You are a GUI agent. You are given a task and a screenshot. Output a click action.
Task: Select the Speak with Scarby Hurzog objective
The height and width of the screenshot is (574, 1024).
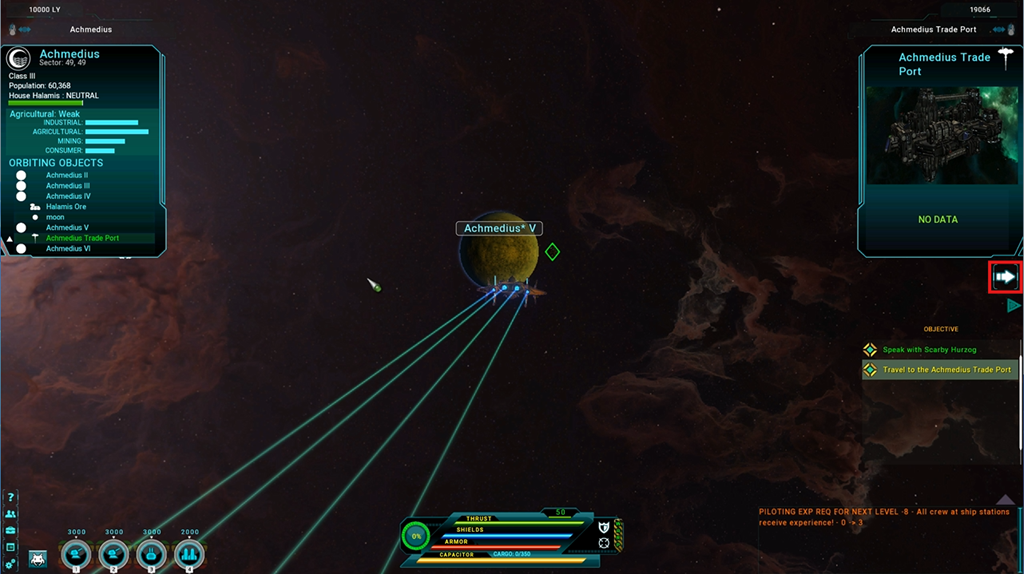(929, 350)
